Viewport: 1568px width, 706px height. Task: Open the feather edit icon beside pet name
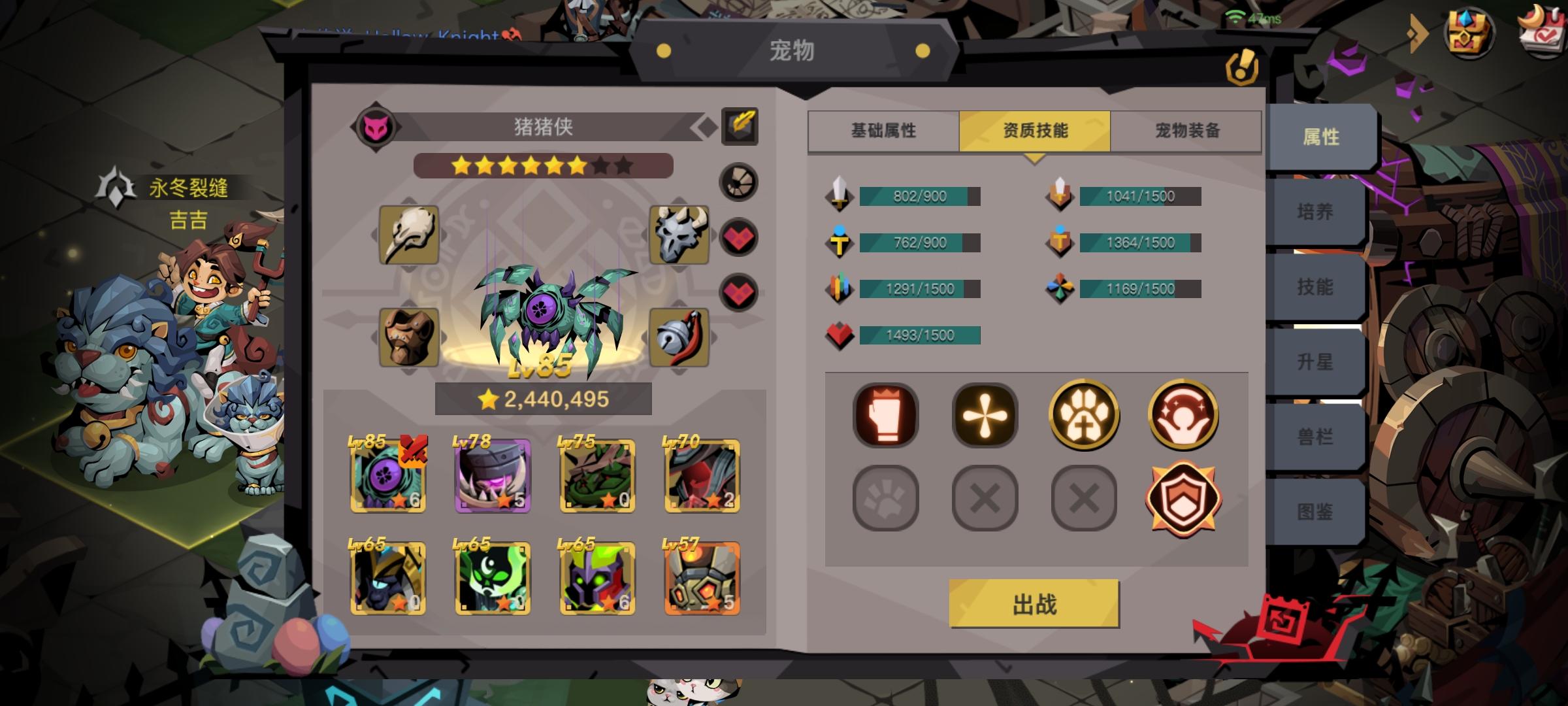click(x=740, y=127)
